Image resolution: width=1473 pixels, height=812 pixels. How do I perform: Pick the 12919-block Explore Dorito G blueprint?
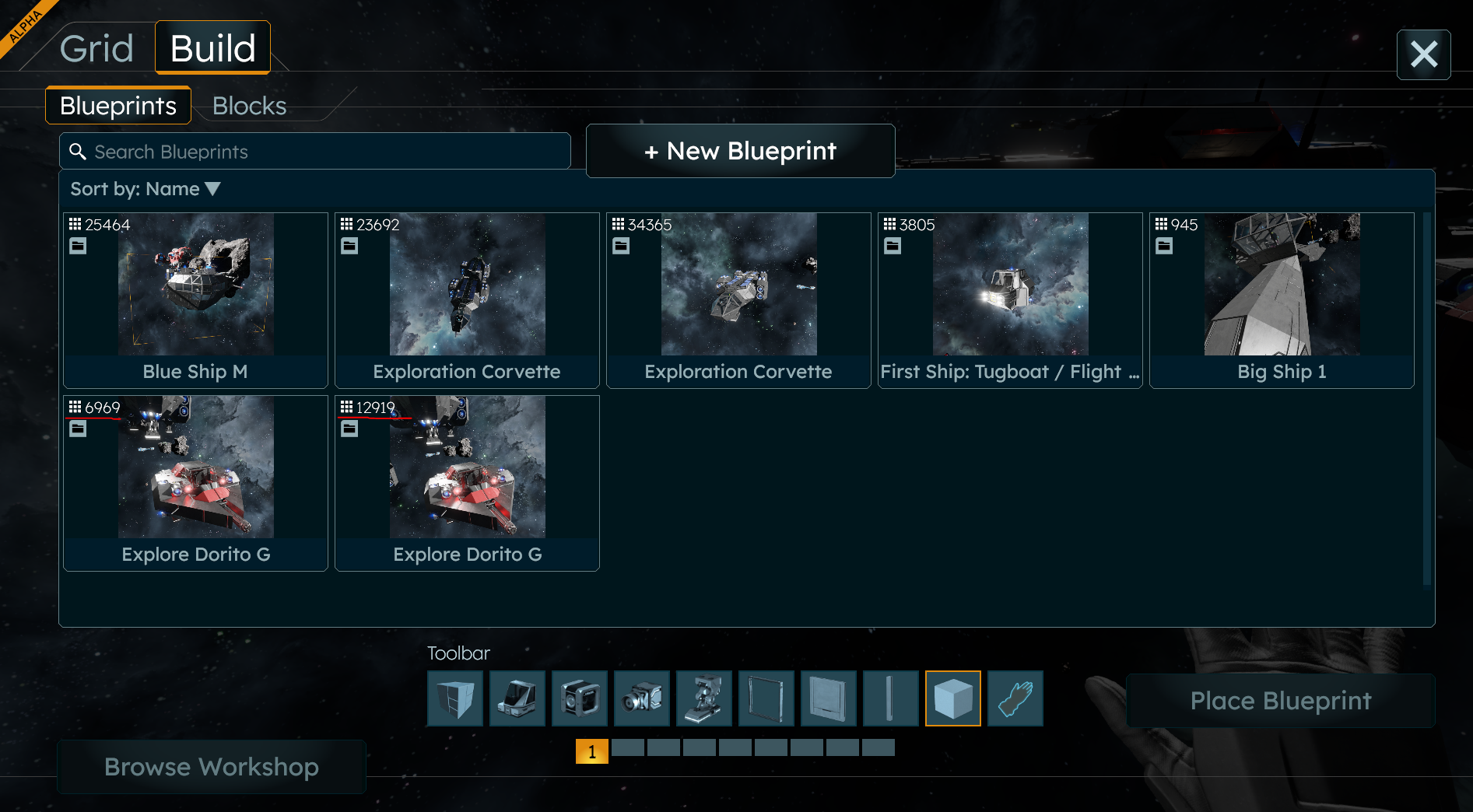coord(467,483)
